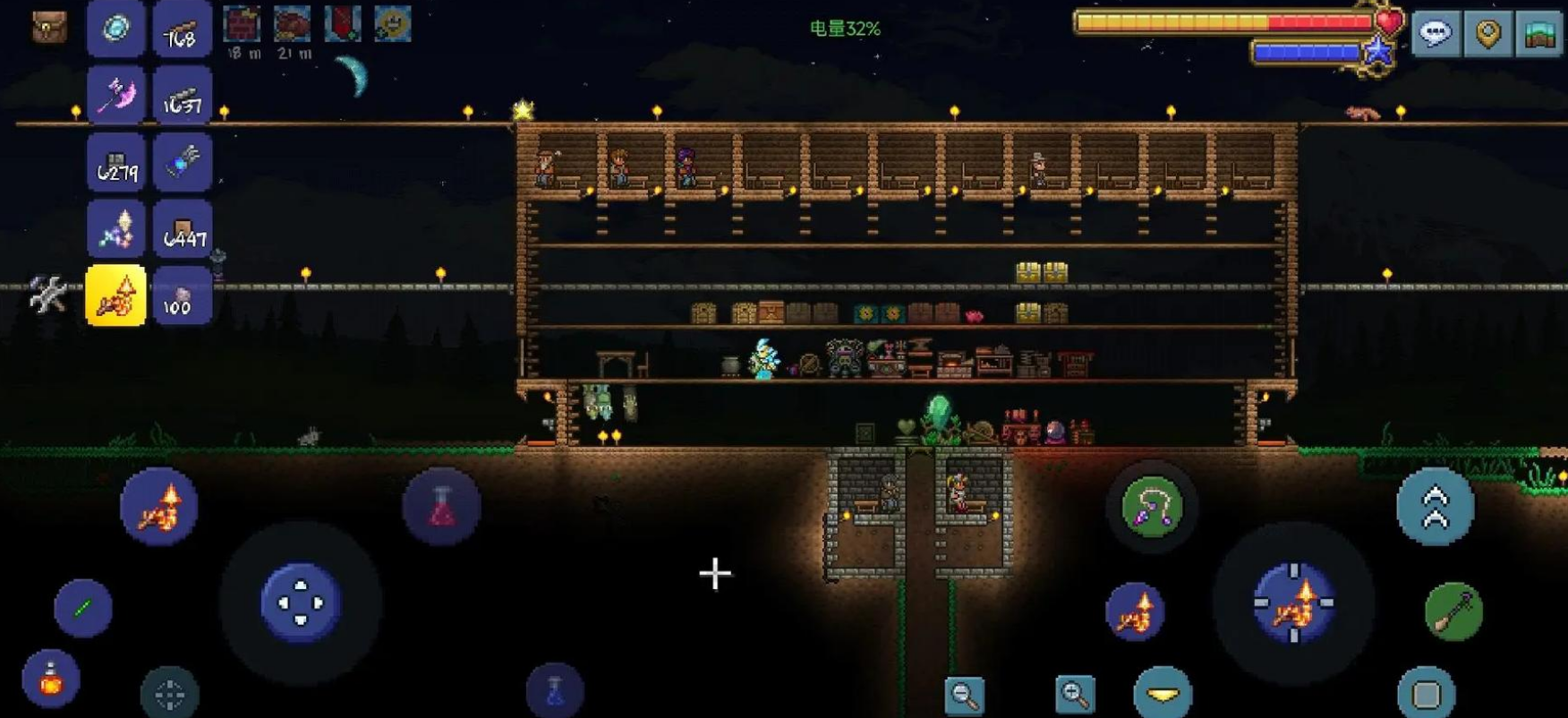Tap the yellow drop-down arrow button

(x=1162, y=694)
